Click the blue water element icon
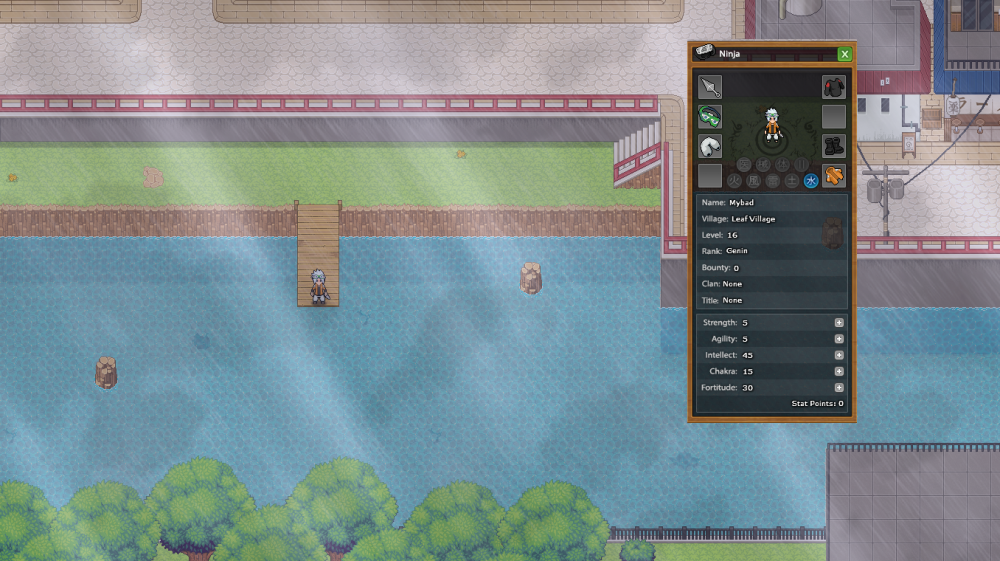Screen dimensions: 1000x561 [811, 180]
